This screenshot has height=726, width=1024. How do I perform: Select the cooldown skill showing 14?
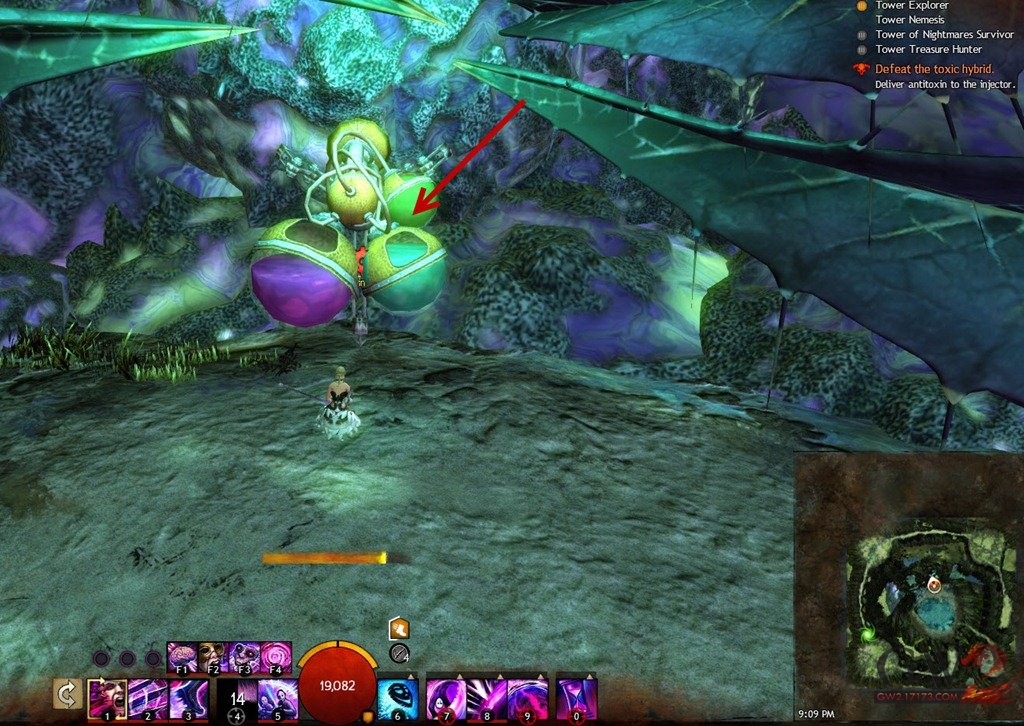237,698
